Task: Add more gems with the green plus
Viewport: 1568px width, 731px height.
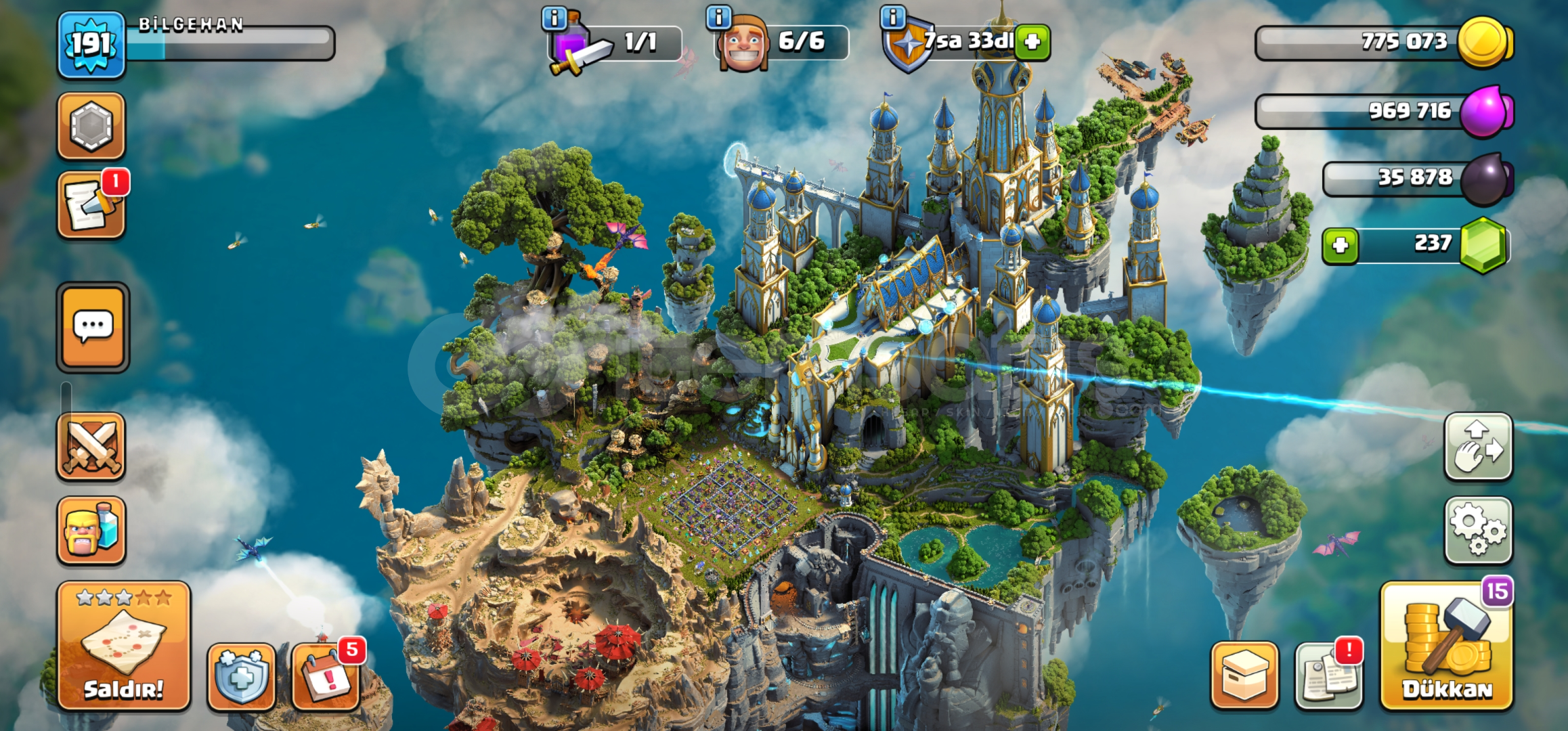Action: pos(1341,245)
